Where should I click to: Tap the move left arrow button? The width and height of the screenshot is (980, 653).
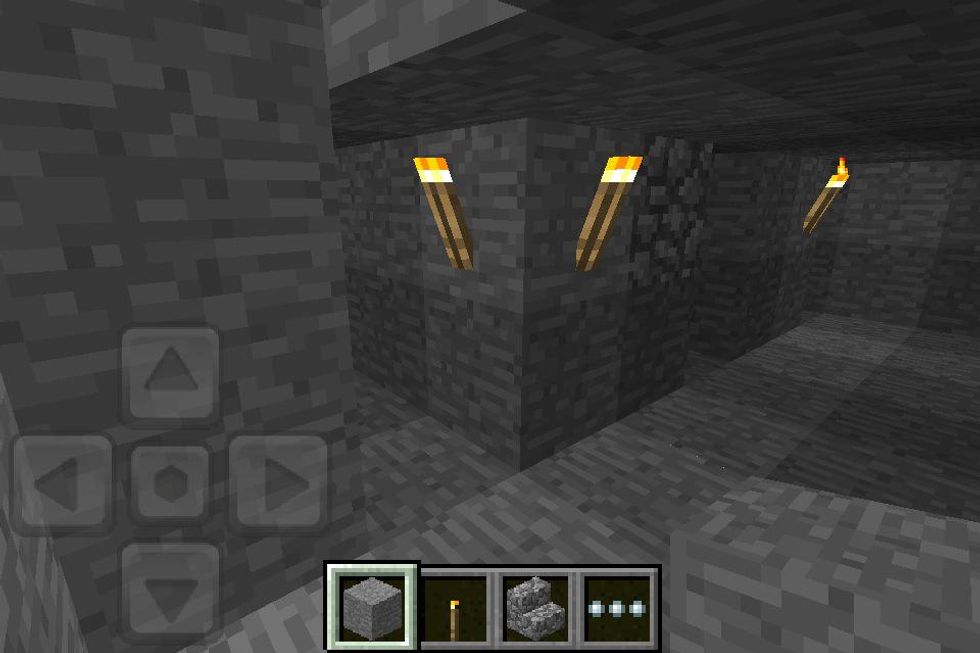coord(62,484)
